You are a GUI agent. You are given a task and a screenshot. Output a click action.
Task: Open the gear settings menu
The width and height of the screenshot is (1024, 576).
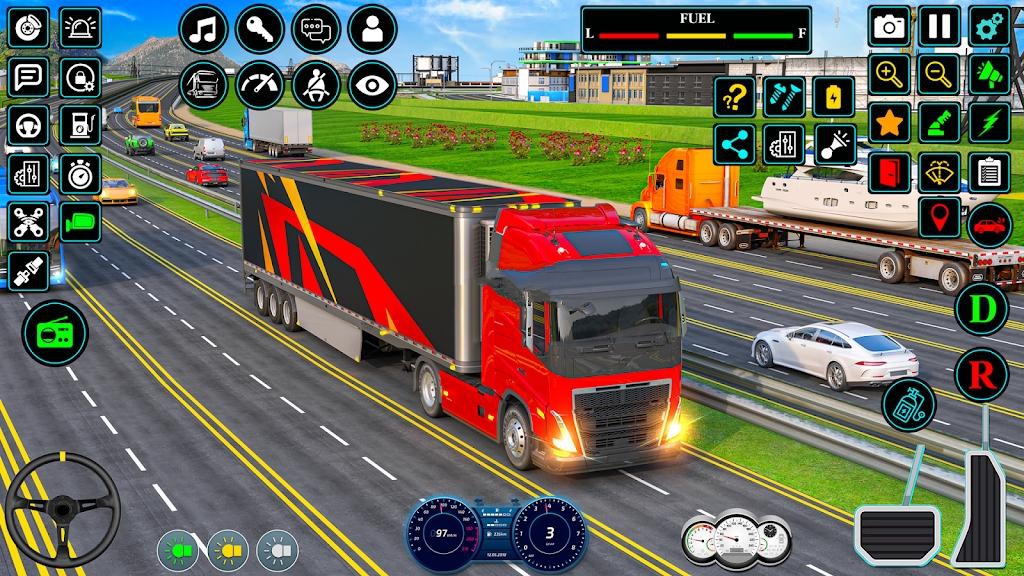pos(989,27)
